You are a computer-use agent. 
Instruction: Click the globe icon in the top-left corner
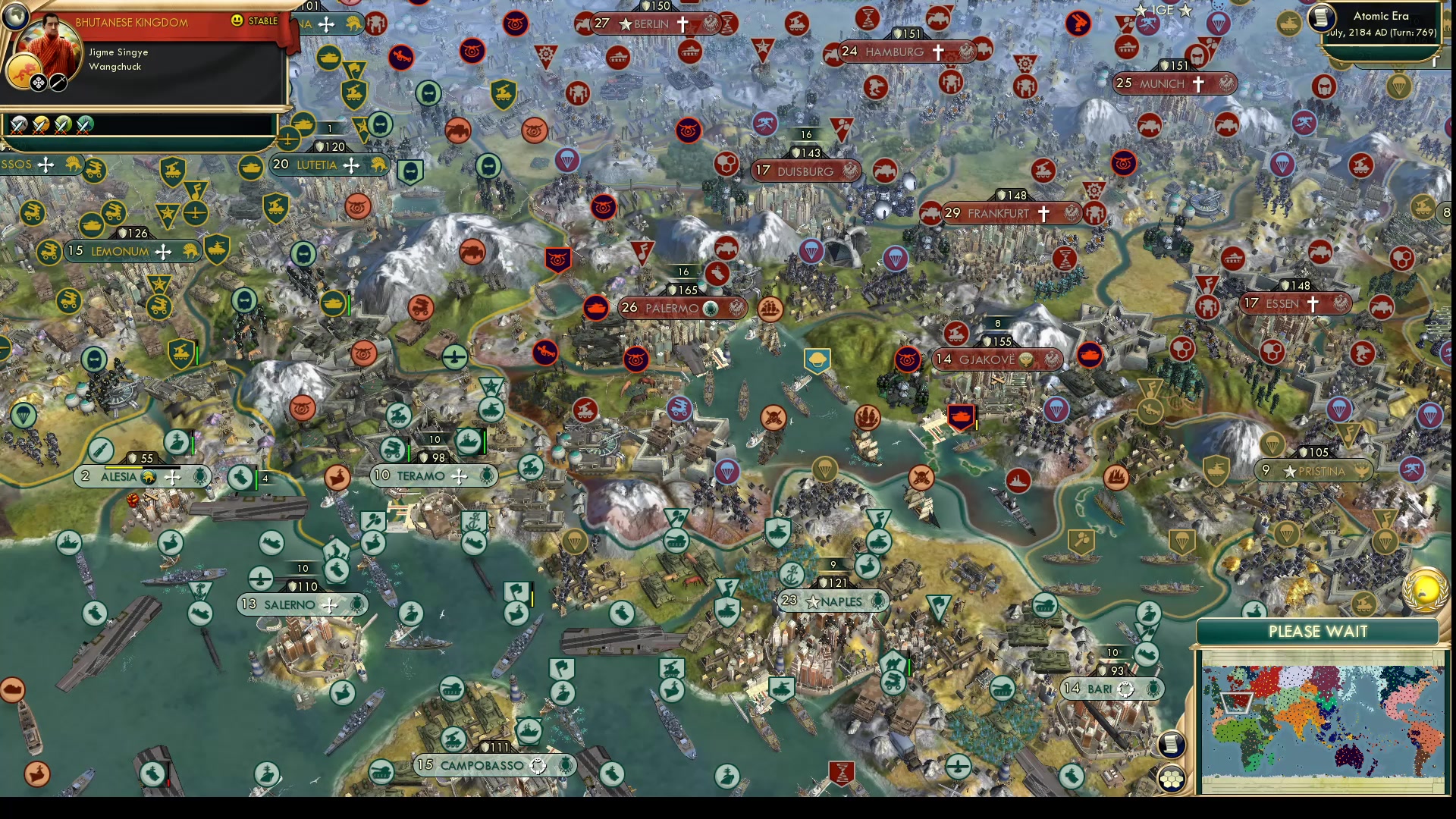click(x=15, y=17)
